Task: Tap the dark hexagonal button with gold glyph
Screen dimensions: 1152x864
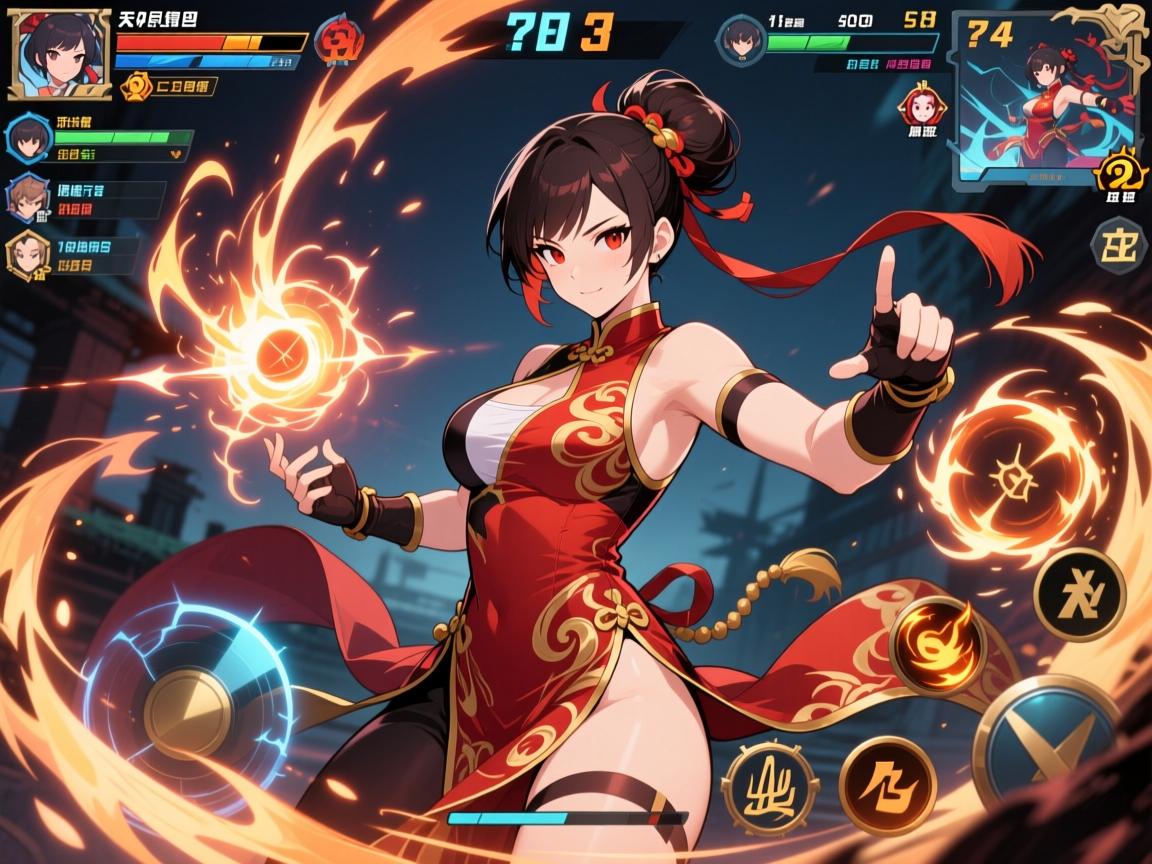Action: point(1118,245)
